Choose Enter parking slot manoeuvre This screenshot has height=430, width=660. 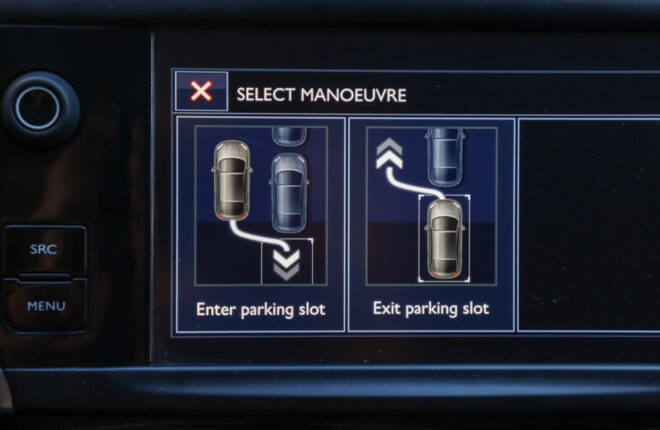point(260,224)
